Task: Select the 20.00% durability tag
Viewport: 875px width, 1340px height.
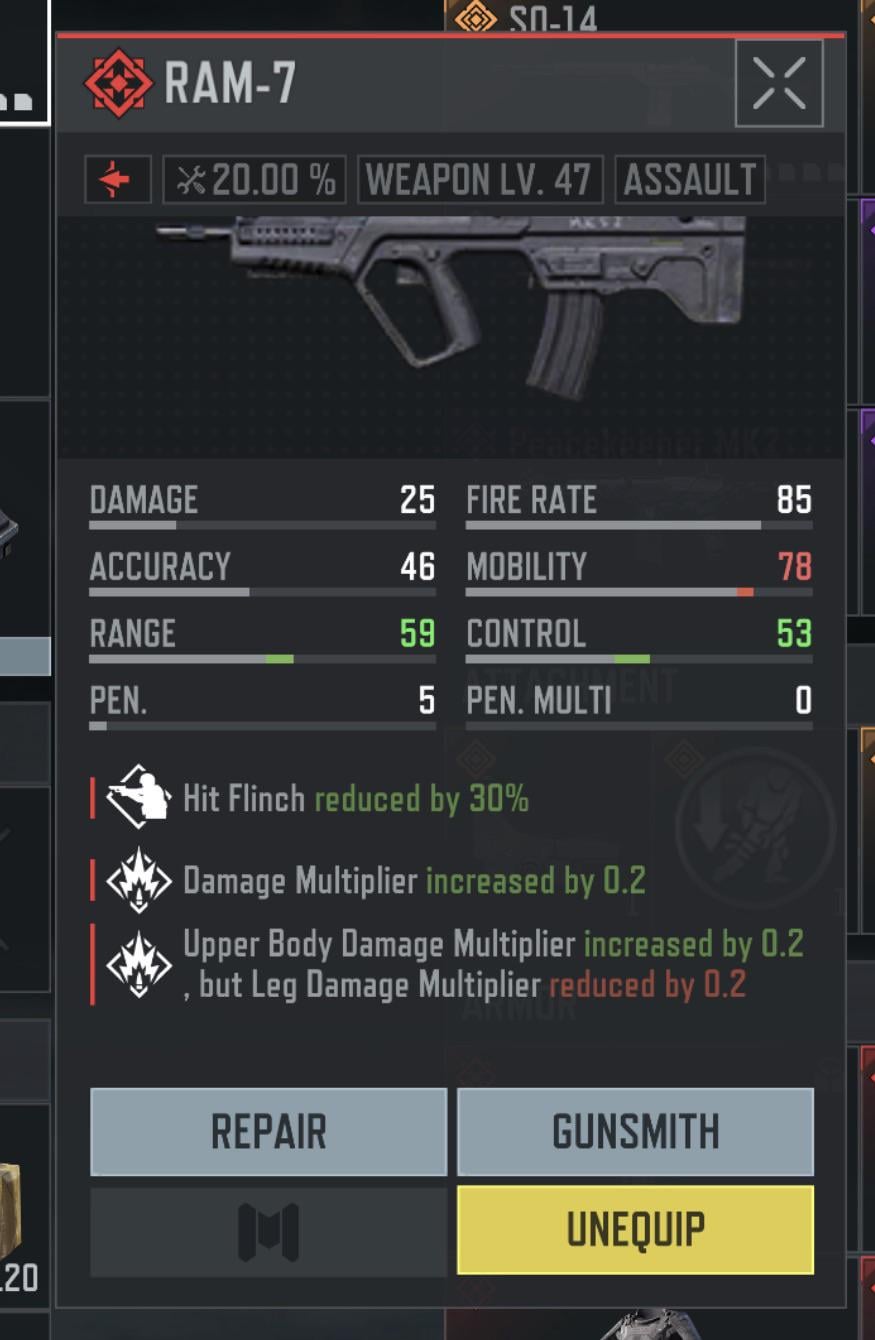Action: click(x=255, y=180)
